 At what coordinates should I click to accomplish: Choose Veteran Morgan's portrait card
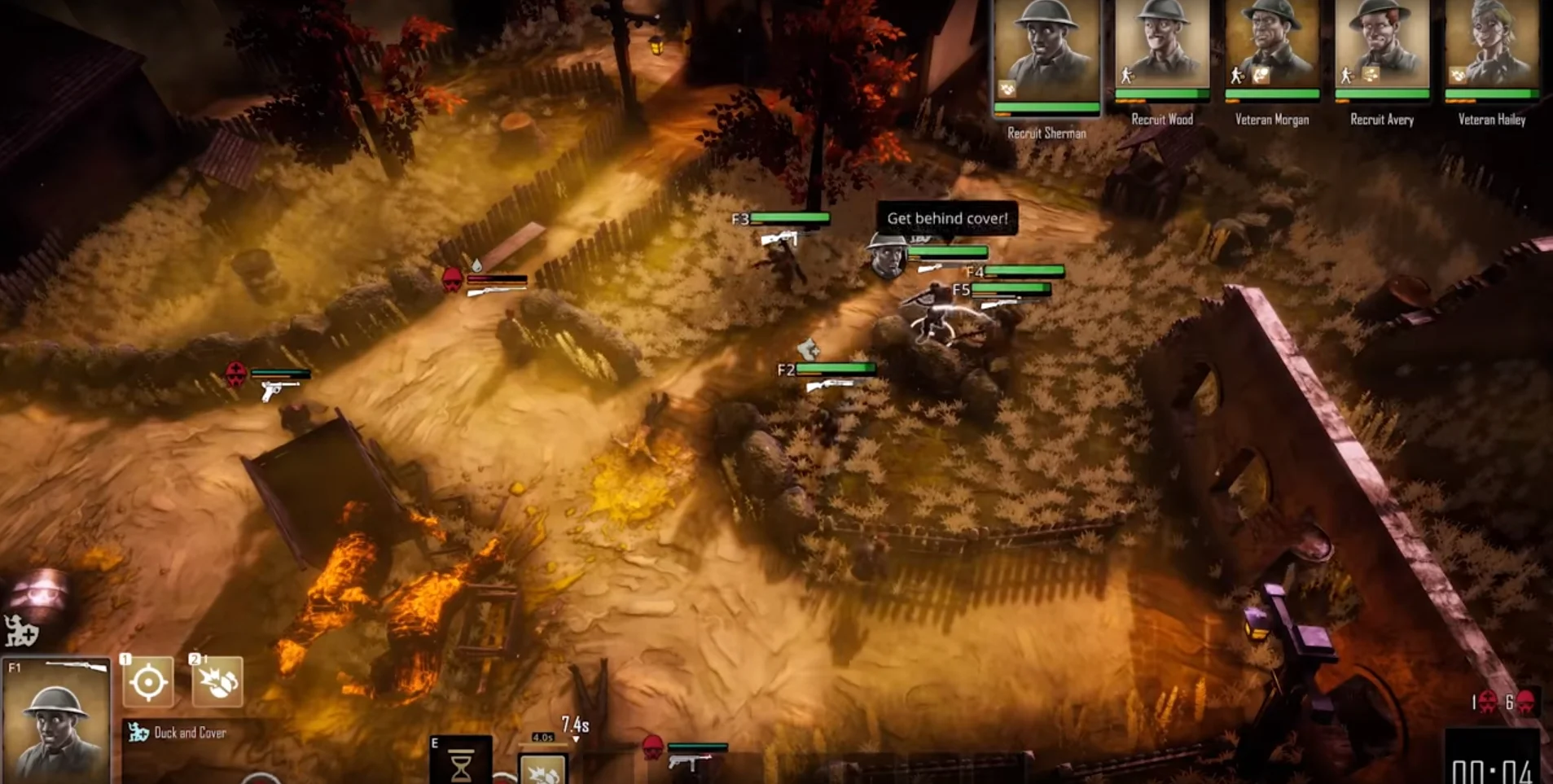coord(1271,46)
